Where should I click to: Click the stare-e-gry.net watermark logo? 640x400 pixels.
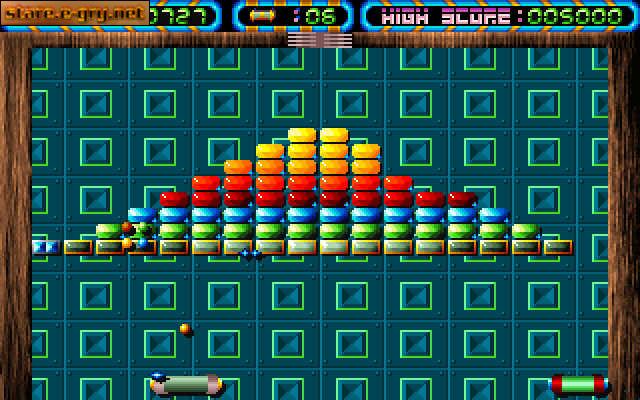(74, 13)
